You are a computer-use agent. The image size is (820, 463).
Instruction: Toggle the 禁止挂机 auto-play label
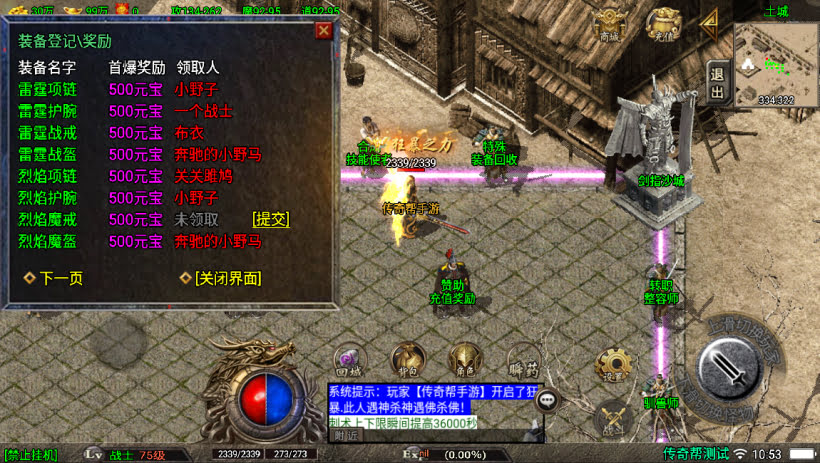tap(31, 454)
